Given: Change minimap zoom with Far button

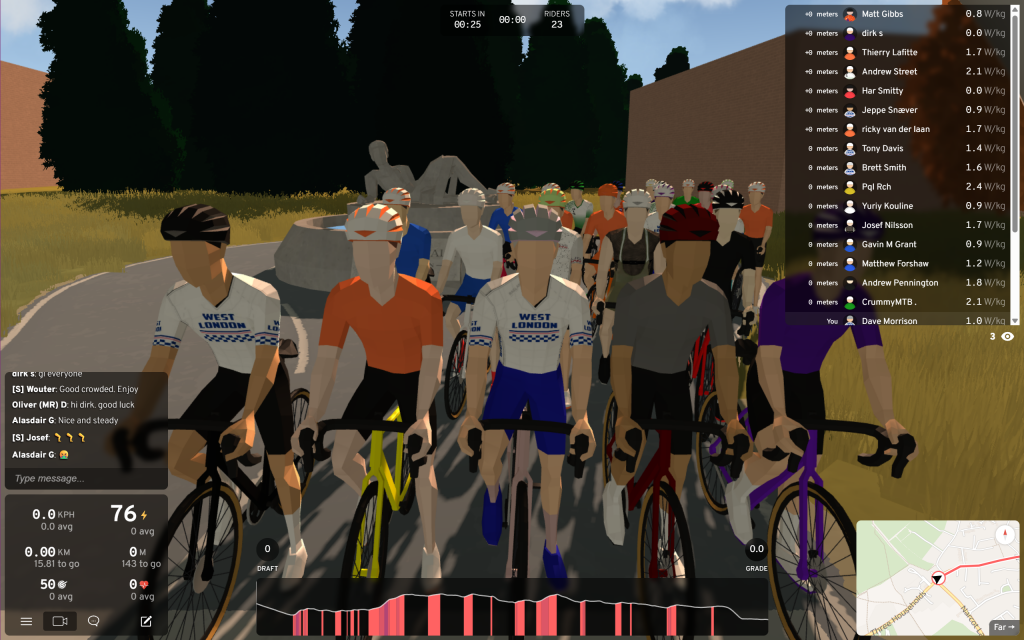Looking at the screenshot, I should [x=1003, y=627].
